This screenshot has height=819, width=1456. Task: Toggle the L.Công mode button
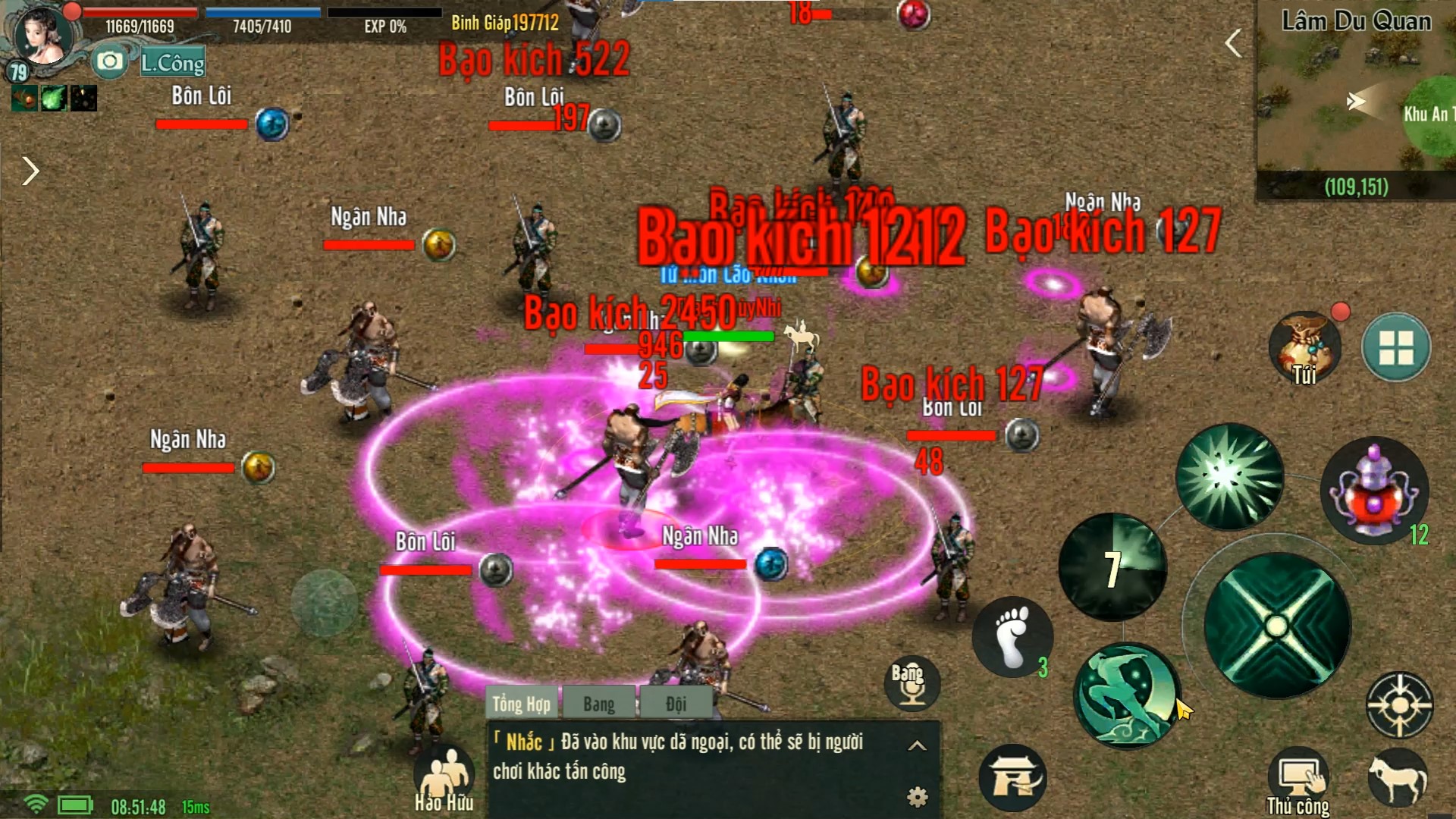(173, 63)
